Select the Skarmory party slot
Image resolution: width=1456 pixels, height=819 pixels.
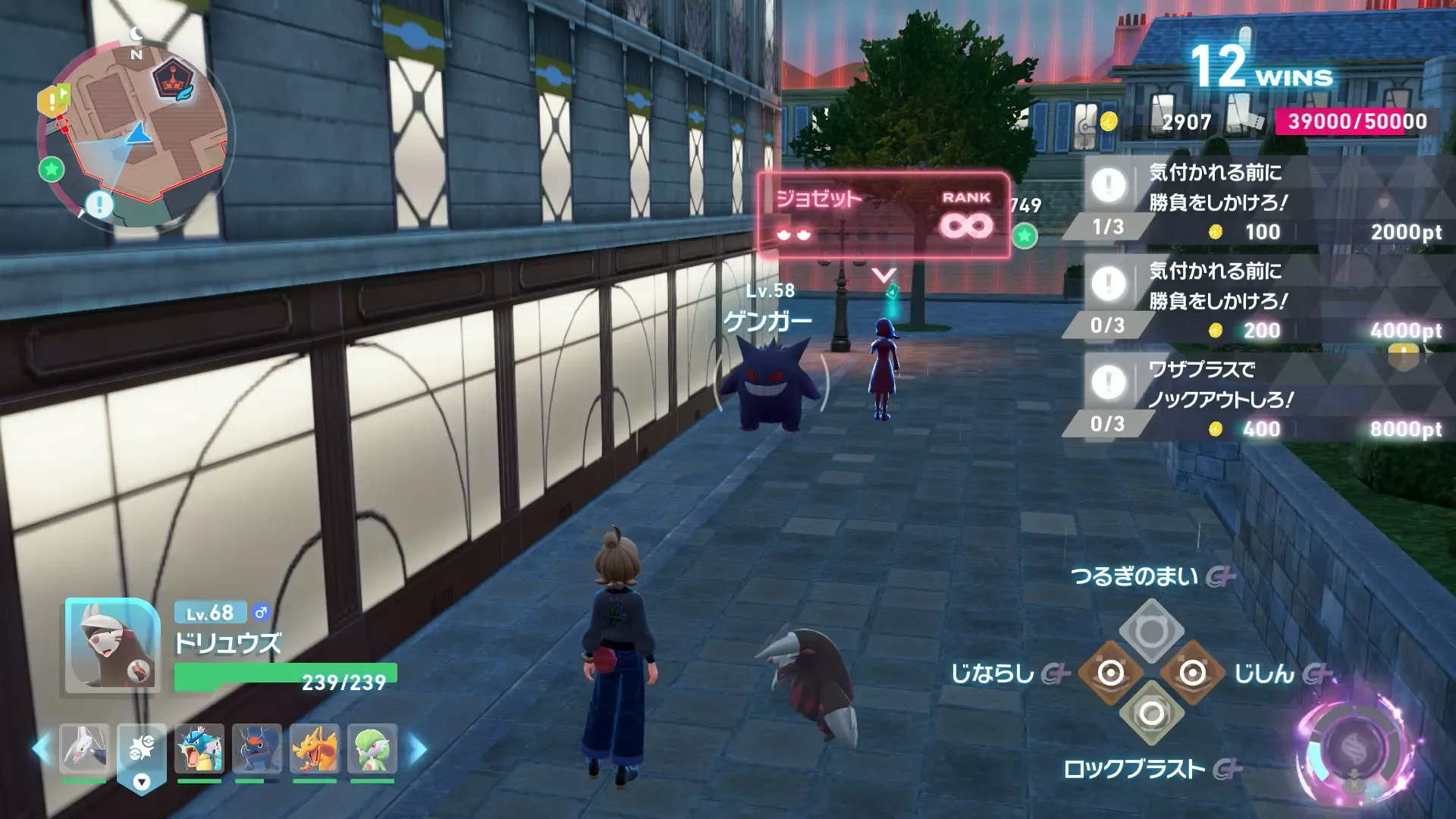tap(84, 748)
